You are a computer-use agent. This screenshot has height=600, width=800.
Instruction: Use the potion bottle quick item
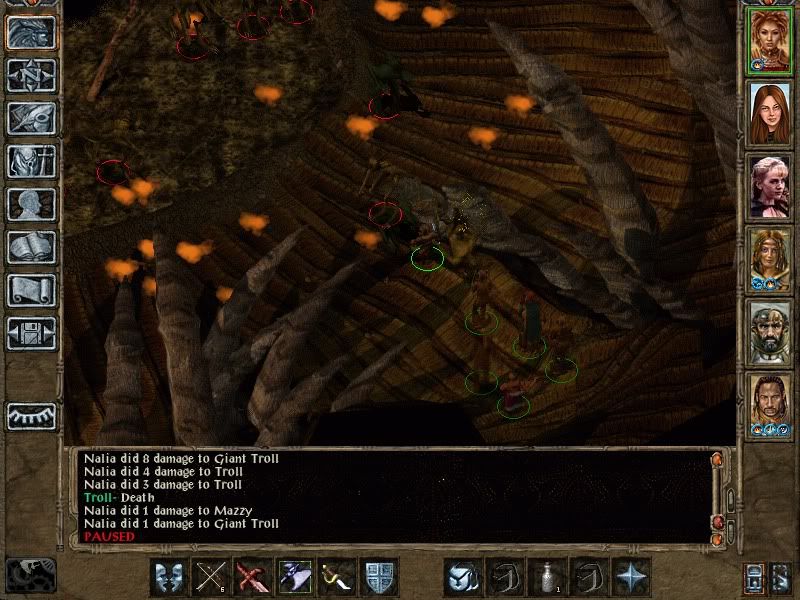547,577
